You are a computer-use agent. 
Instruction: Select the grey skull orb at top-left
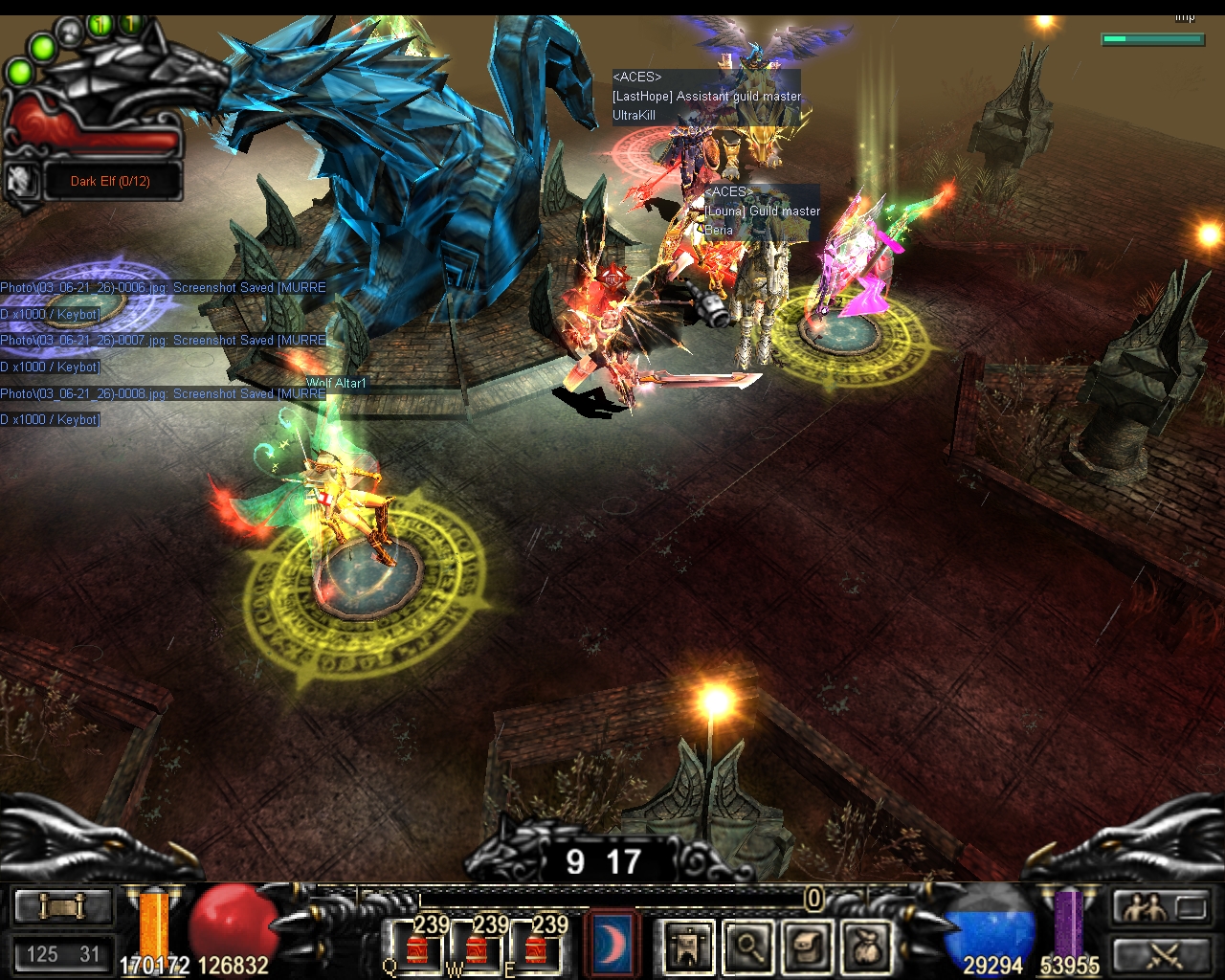click(x=69, y=34)
